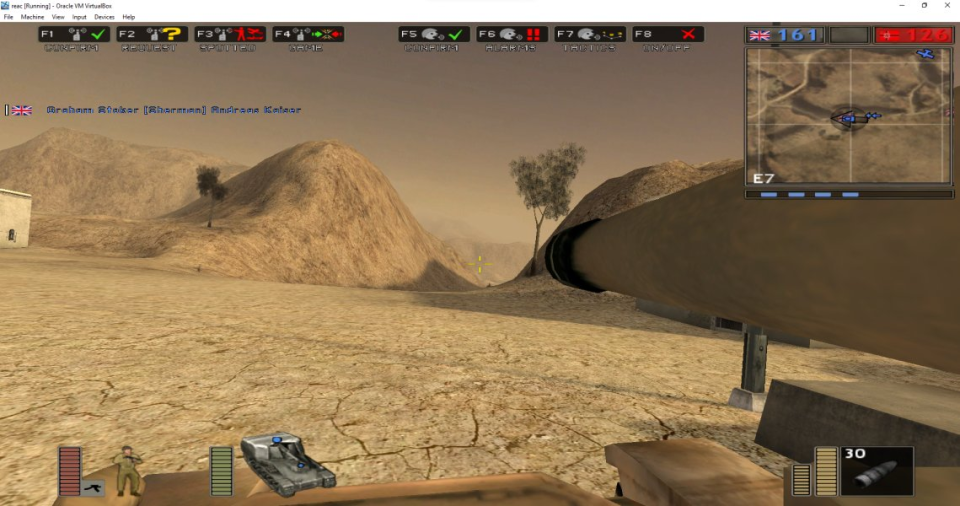This screenshot has width=960, height=506.
Task: Choose the F2 Request radio command
Action: click(151, 34)
